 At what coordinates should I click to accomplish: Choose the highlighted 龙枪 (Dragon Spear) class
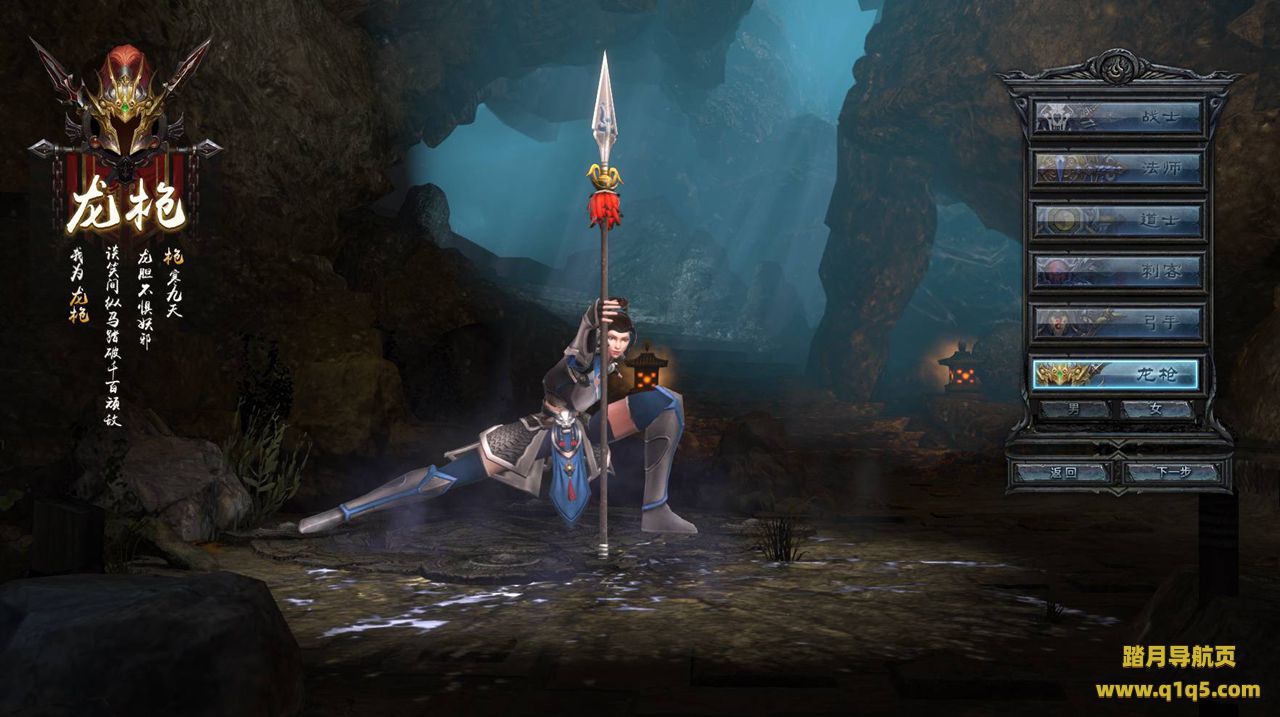(1117, 374)
